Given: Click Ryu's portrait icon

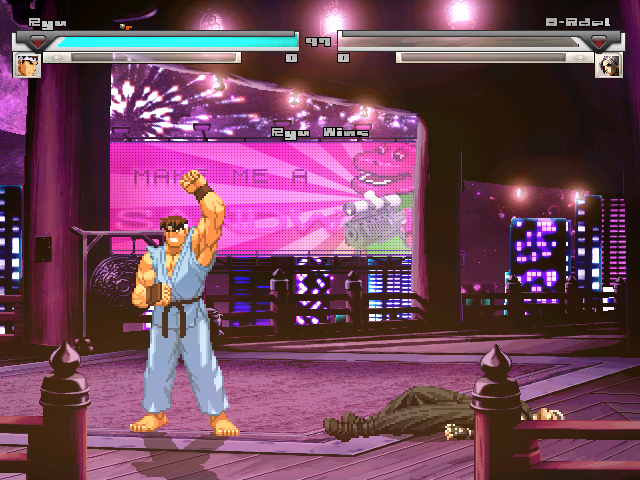Looking at the screenshot, I should pyautogui.click(x=27, y=65).
